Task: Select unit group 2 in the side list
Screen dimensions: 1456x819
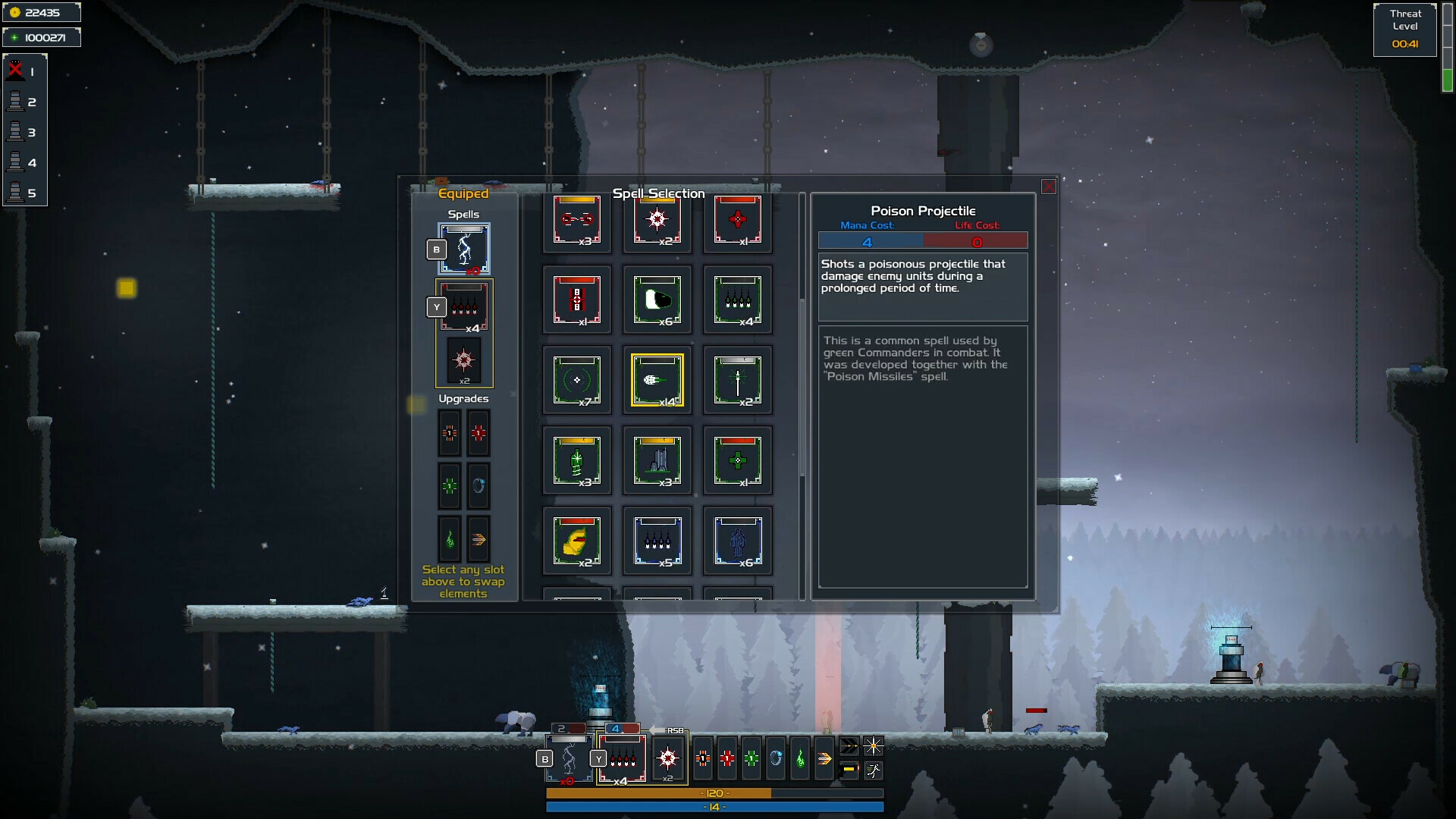Action: pyautogui.click(x=24, y=102)
